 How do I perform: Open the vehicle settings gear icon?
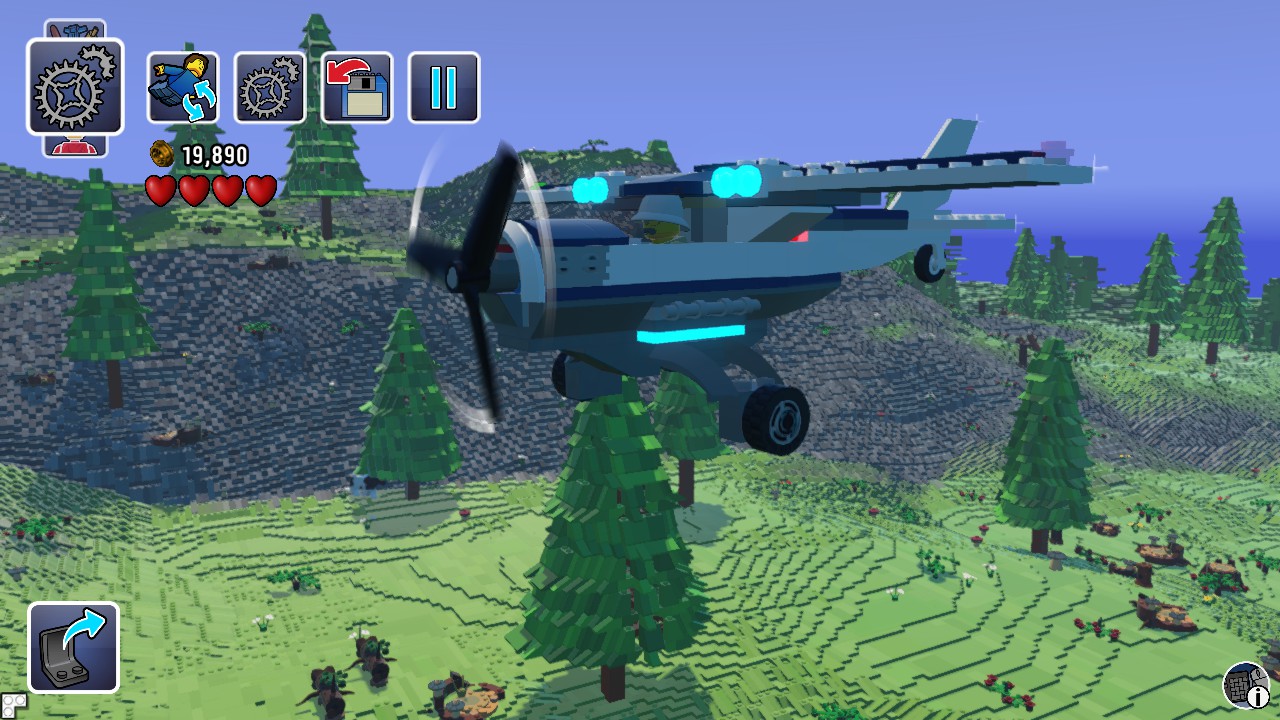tap(268, 88)
